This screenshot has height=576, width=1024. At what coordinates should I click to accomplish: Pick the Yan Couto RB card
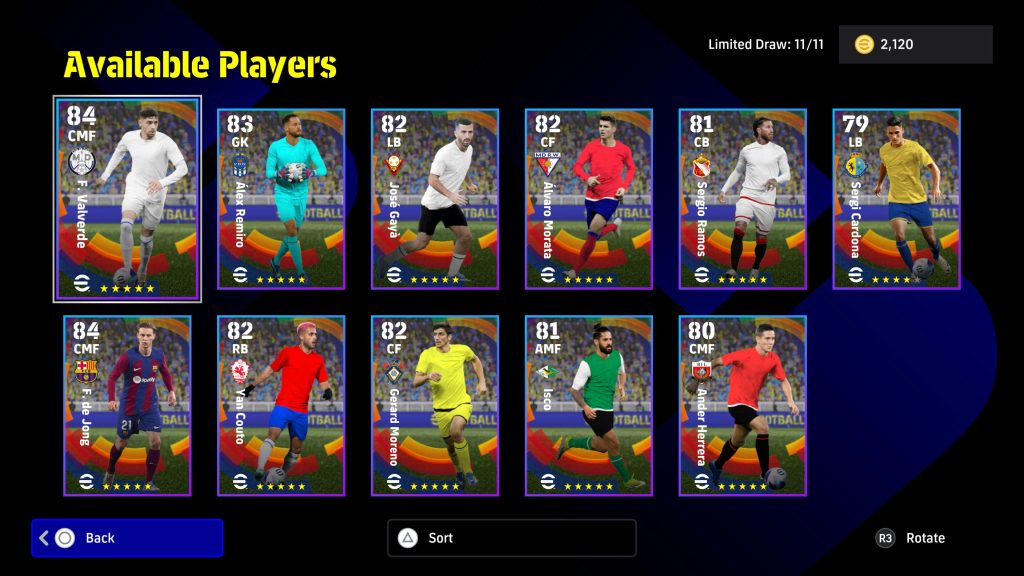(x=281, y=405)
